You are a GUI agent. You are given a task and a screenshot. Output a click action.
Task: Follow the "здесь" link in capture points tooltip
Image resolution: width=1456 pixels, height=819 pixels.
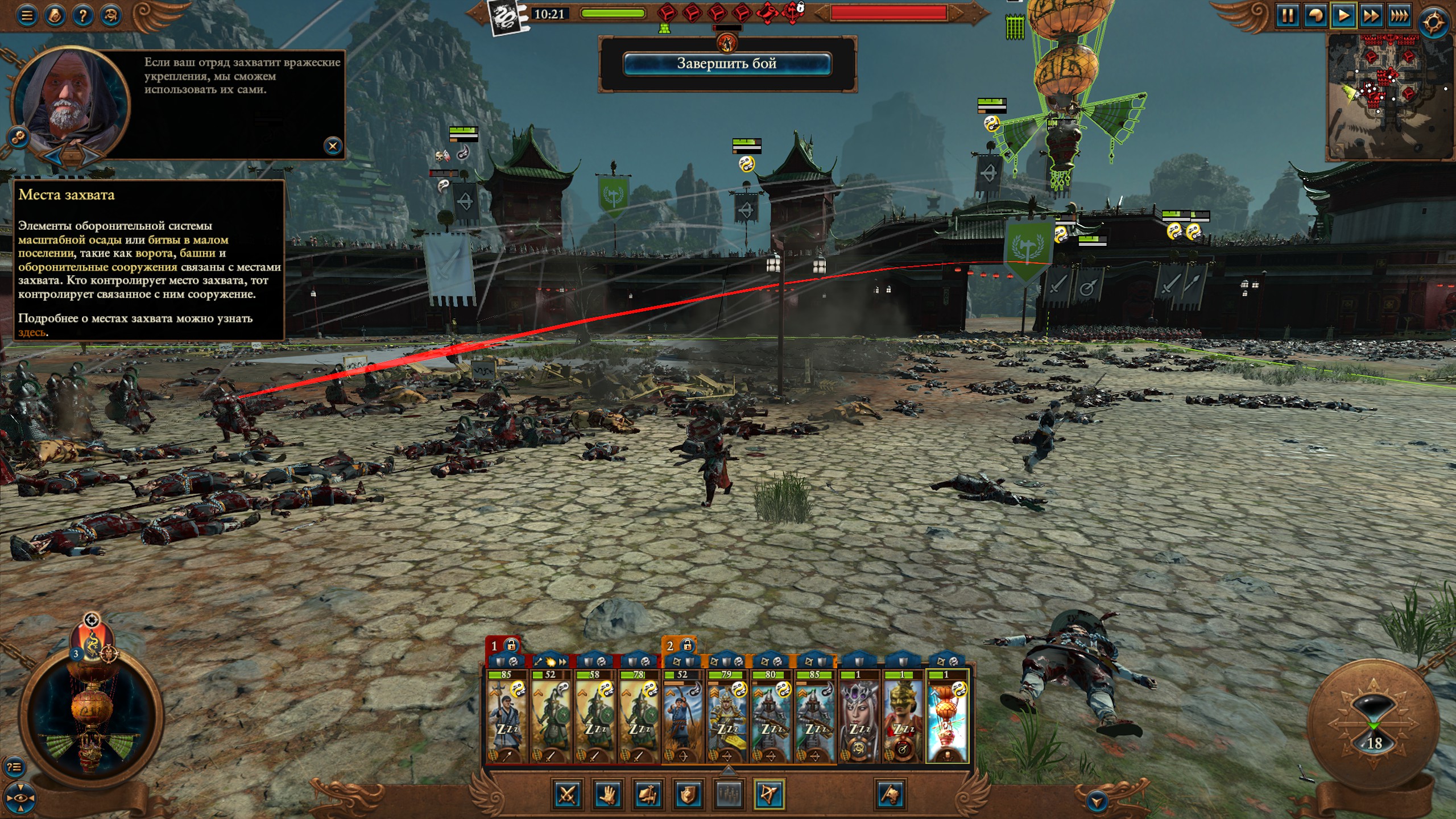[x=32, y=333]
